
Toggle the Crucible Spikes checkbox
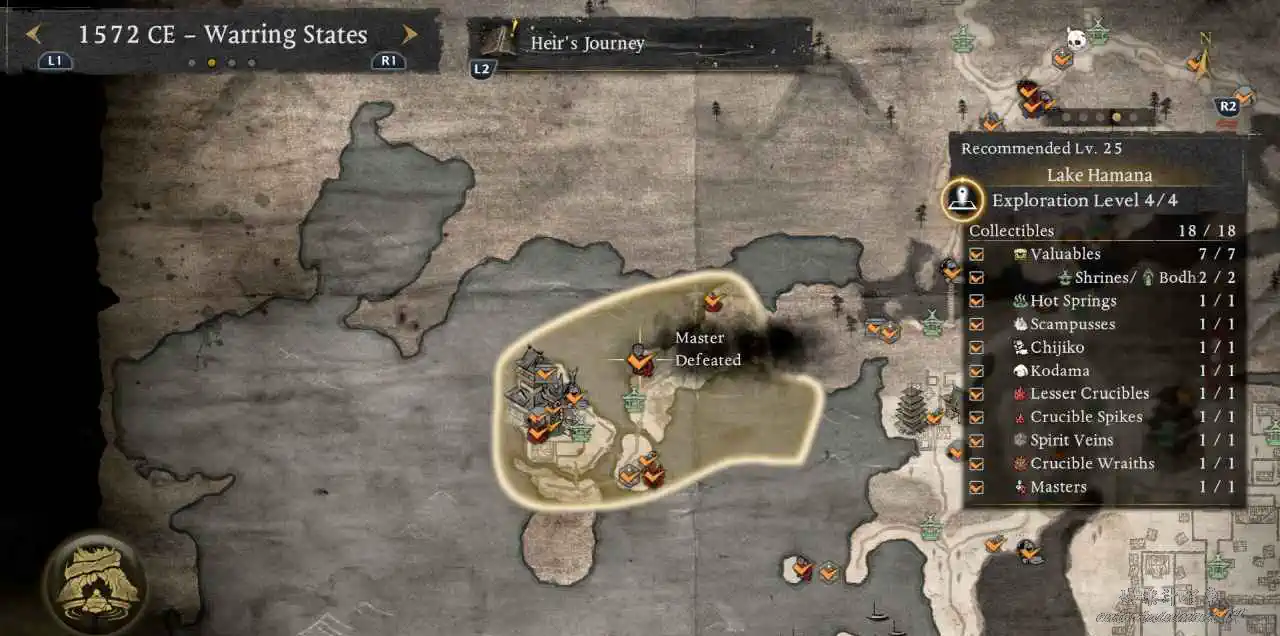point(977,417)
